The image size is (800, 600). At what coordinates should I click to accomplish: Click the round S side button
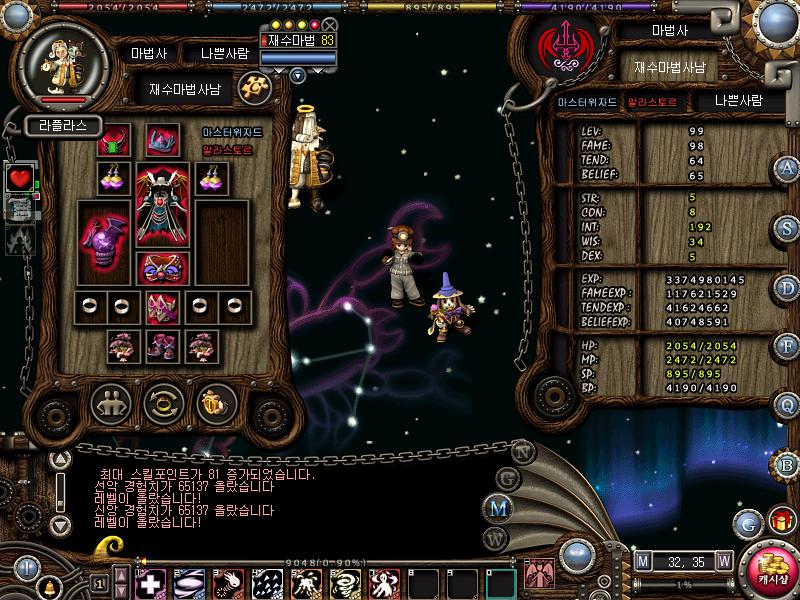pos(787,227)
